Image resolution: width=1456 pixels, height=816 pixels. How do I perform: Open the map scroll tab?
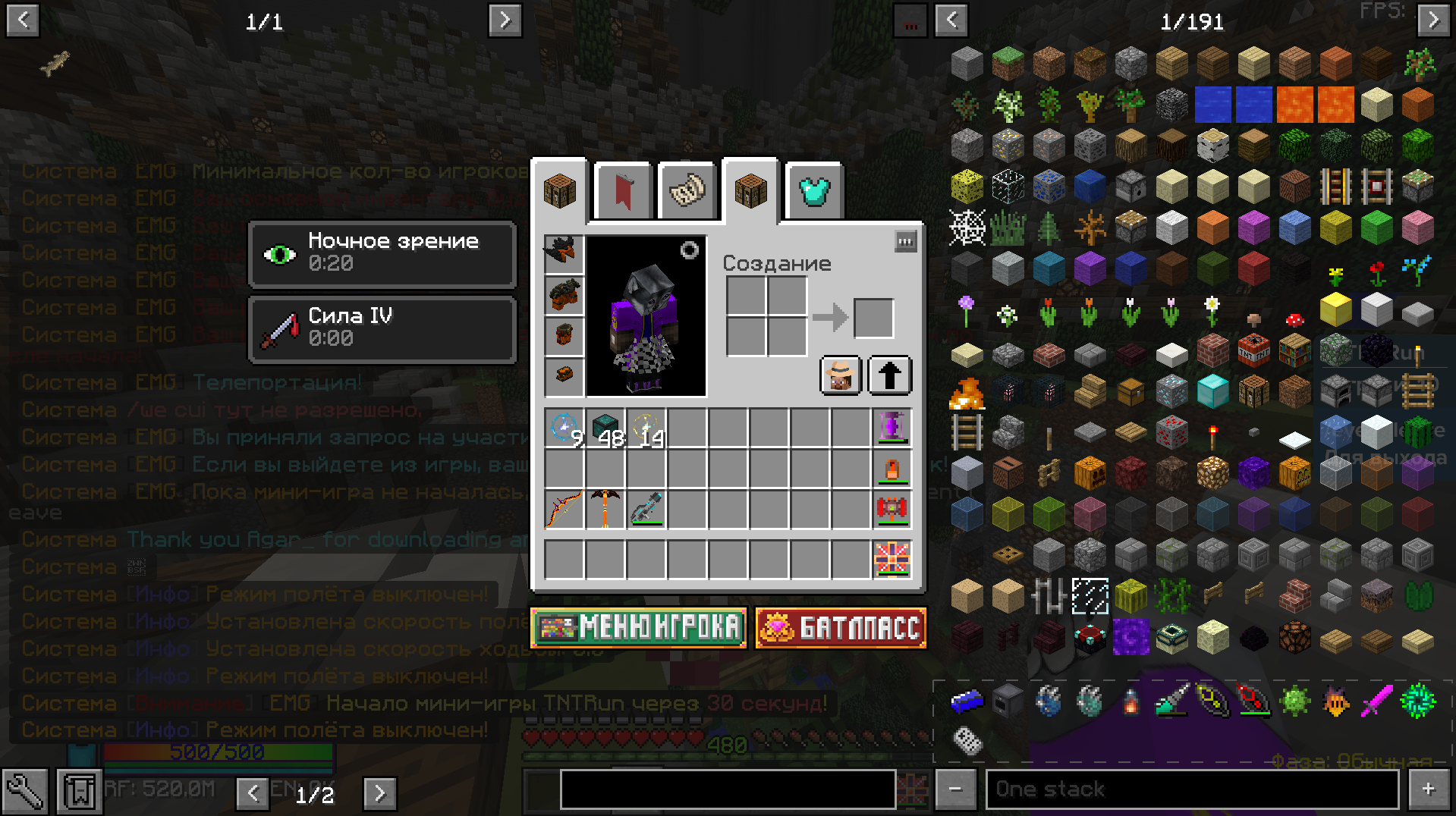[x=687, y=191]
